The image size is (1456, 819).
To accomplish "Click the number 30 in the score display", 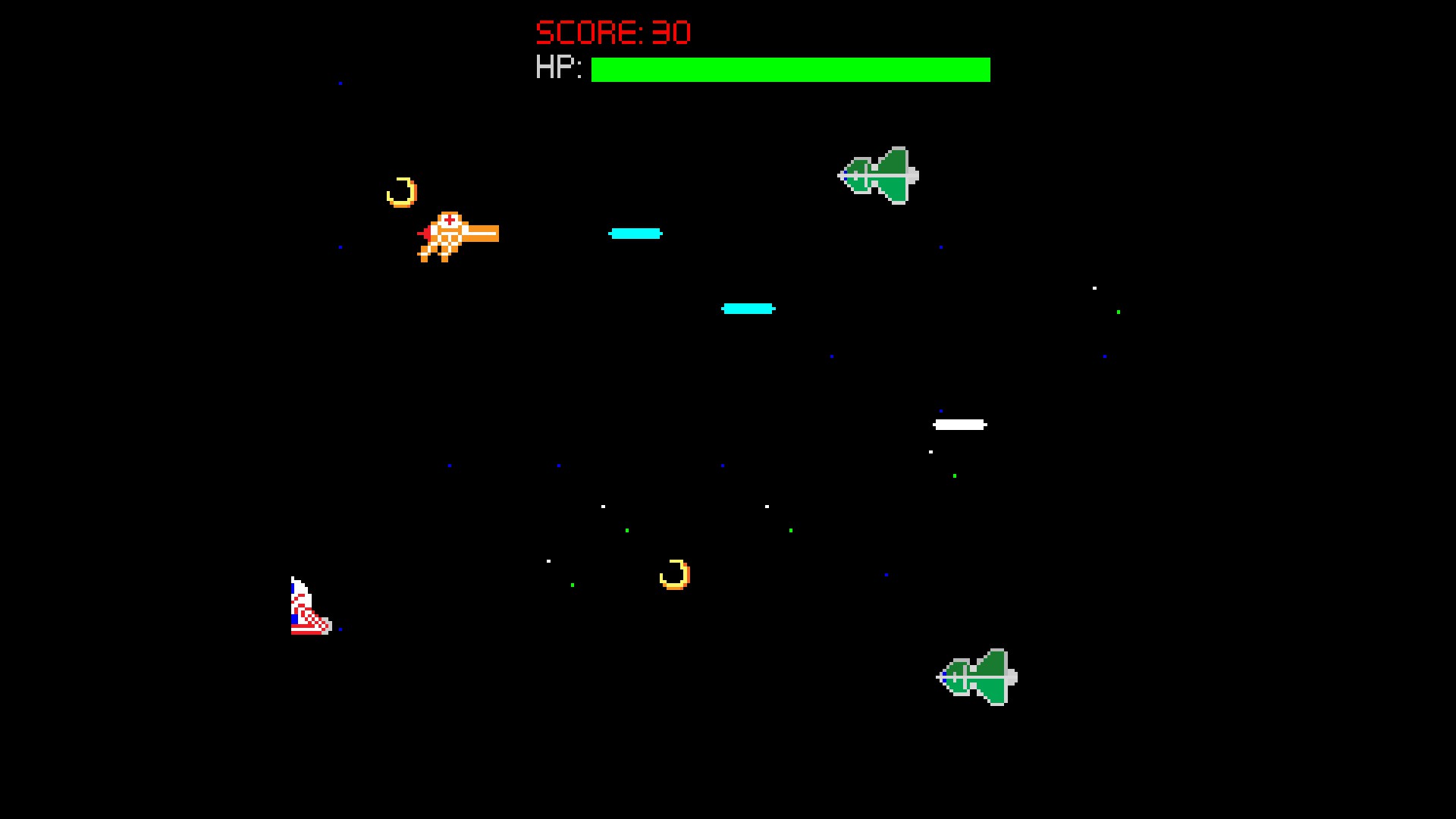I will pos(672,32).
